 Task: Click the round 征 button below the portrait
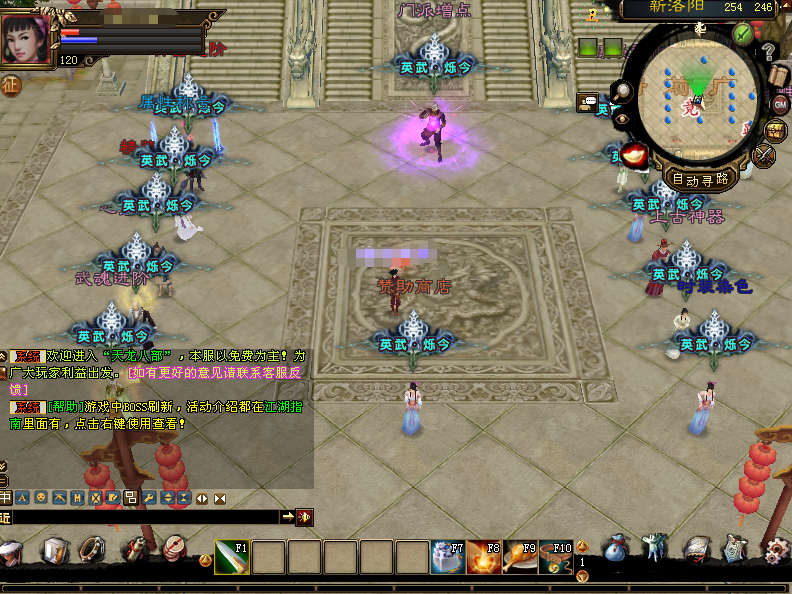tap(12, 85)
